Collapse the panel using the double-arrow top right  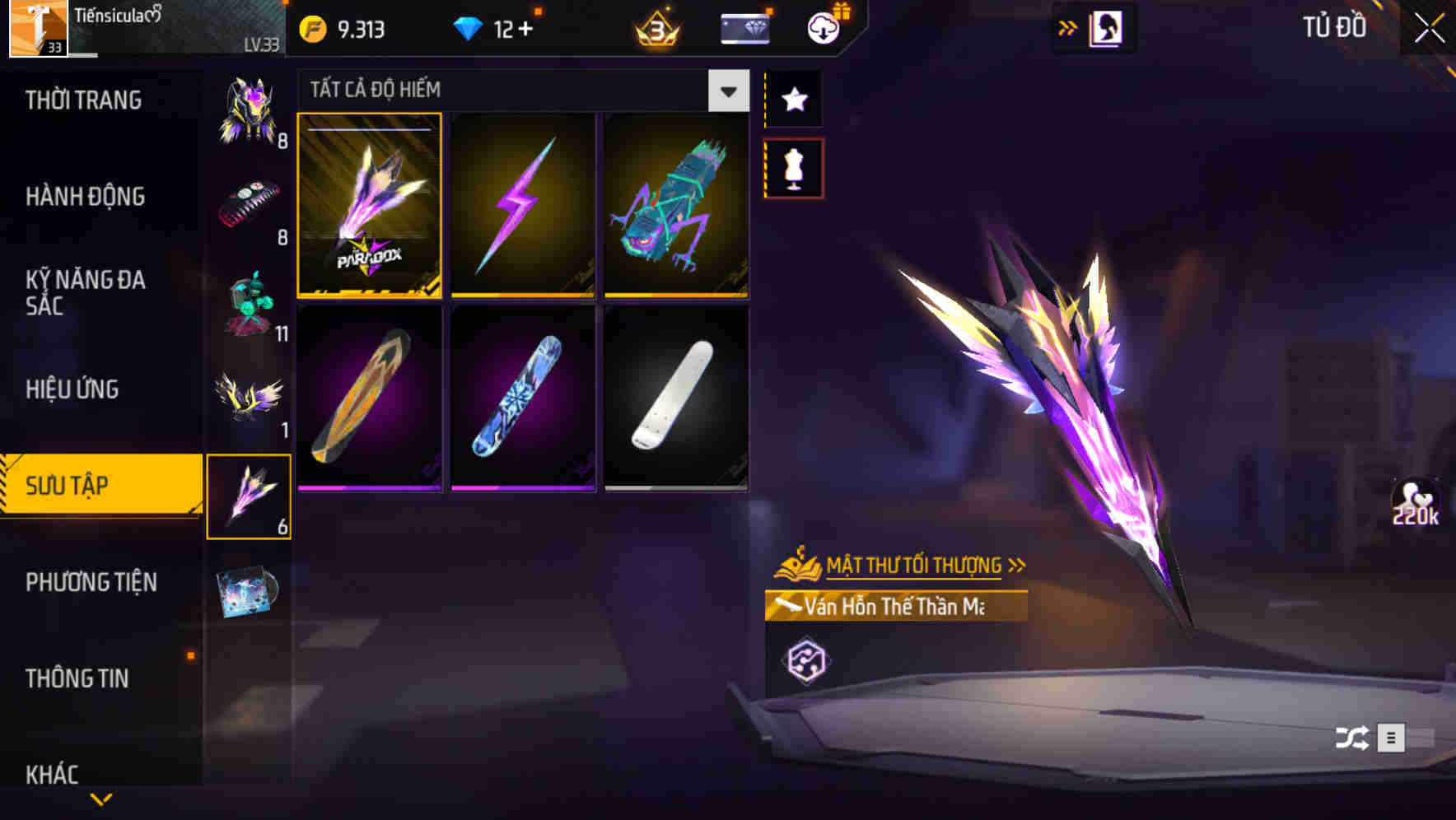coord(1066,26)
